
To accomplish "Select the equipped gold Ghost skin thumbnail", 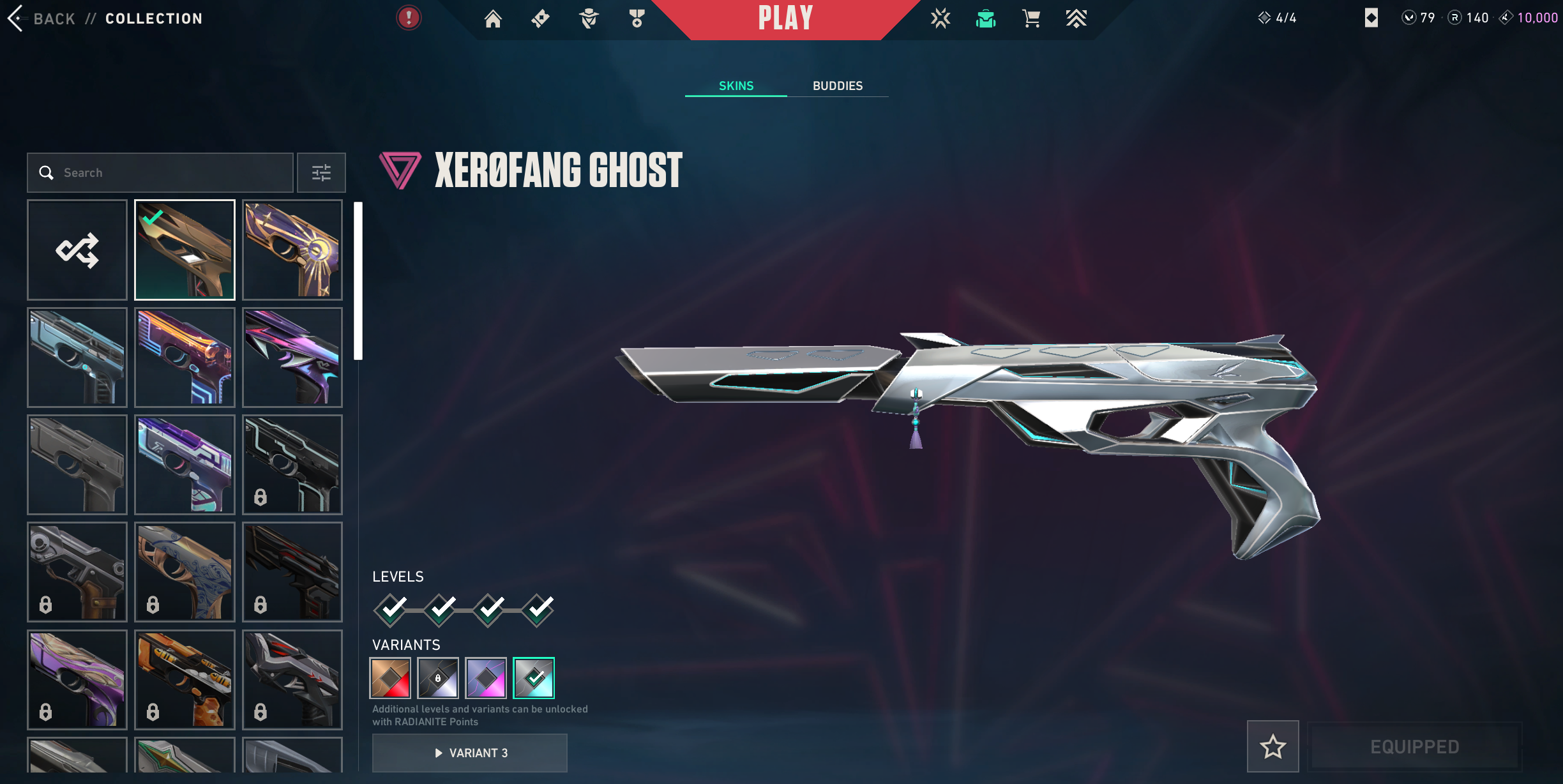I will [x=185, y=250].
